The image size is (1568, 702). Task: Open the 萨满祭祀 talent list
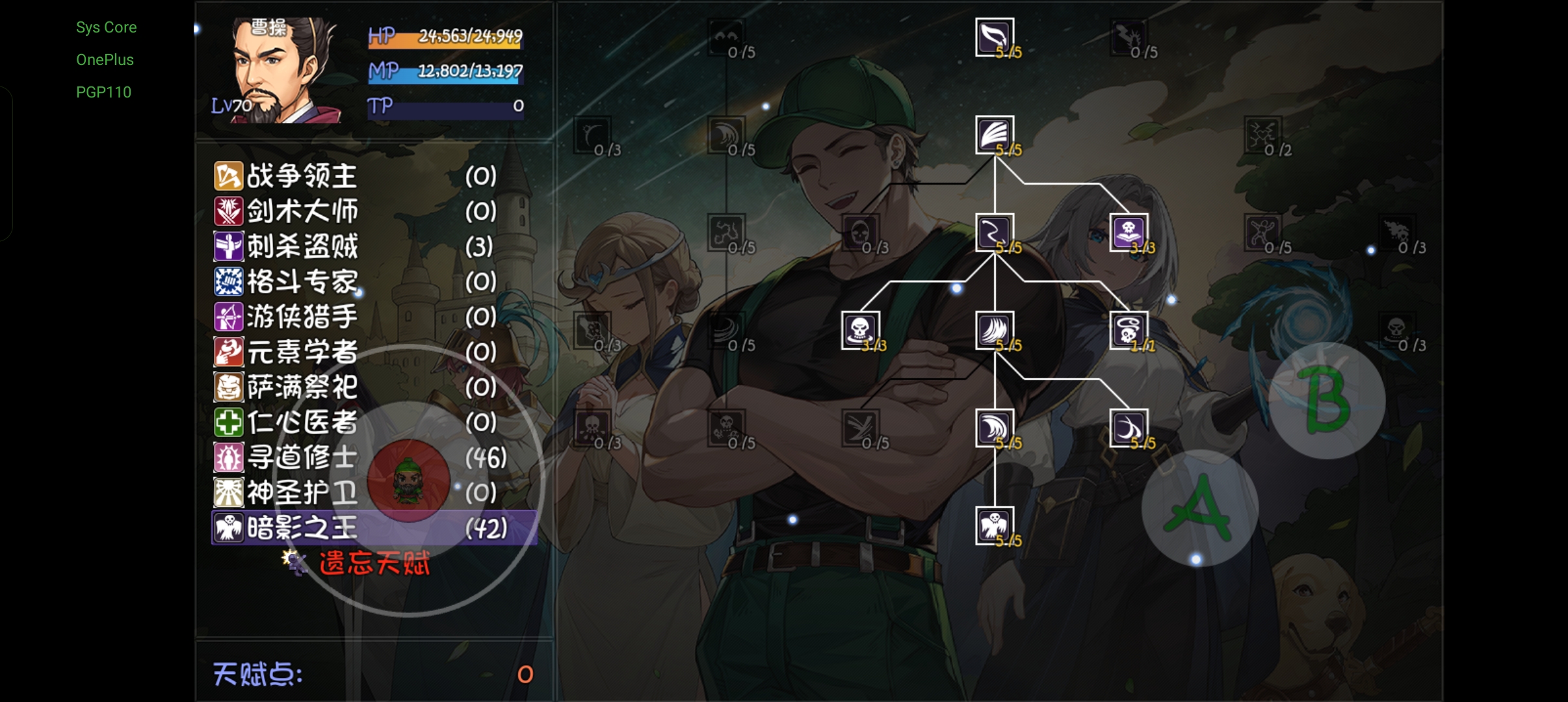click(302, 387)
